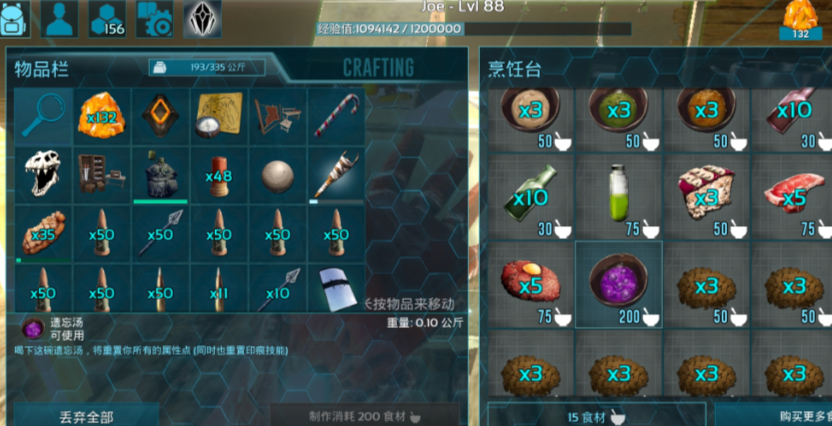Screen dimensions: 832x426
Task: Tap the amber currency icon showing 132
Action: coord(801,21)
